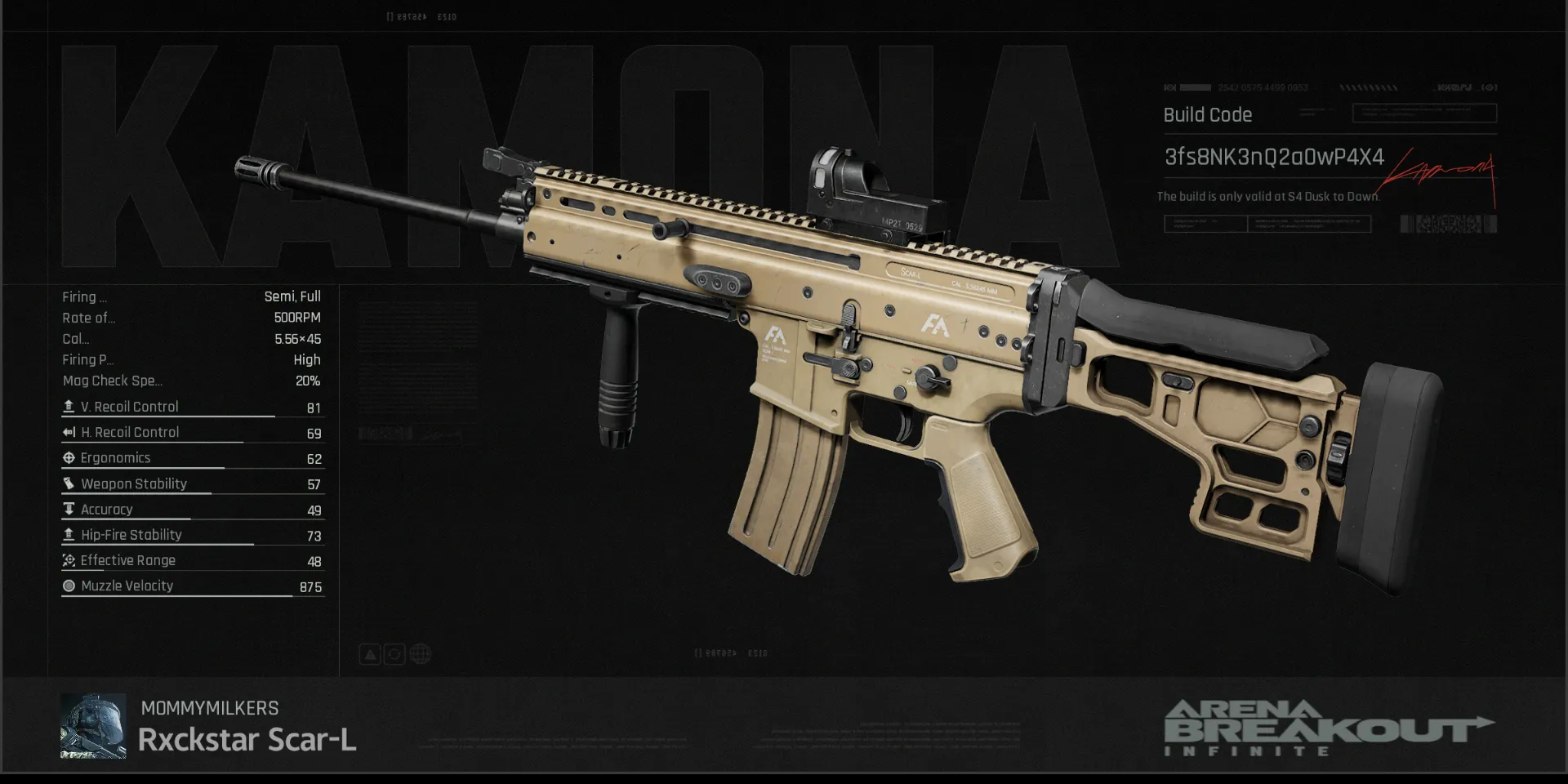Select the globe icon
The width and height of the screenshot is (1568, 784).
coord(419,653)
